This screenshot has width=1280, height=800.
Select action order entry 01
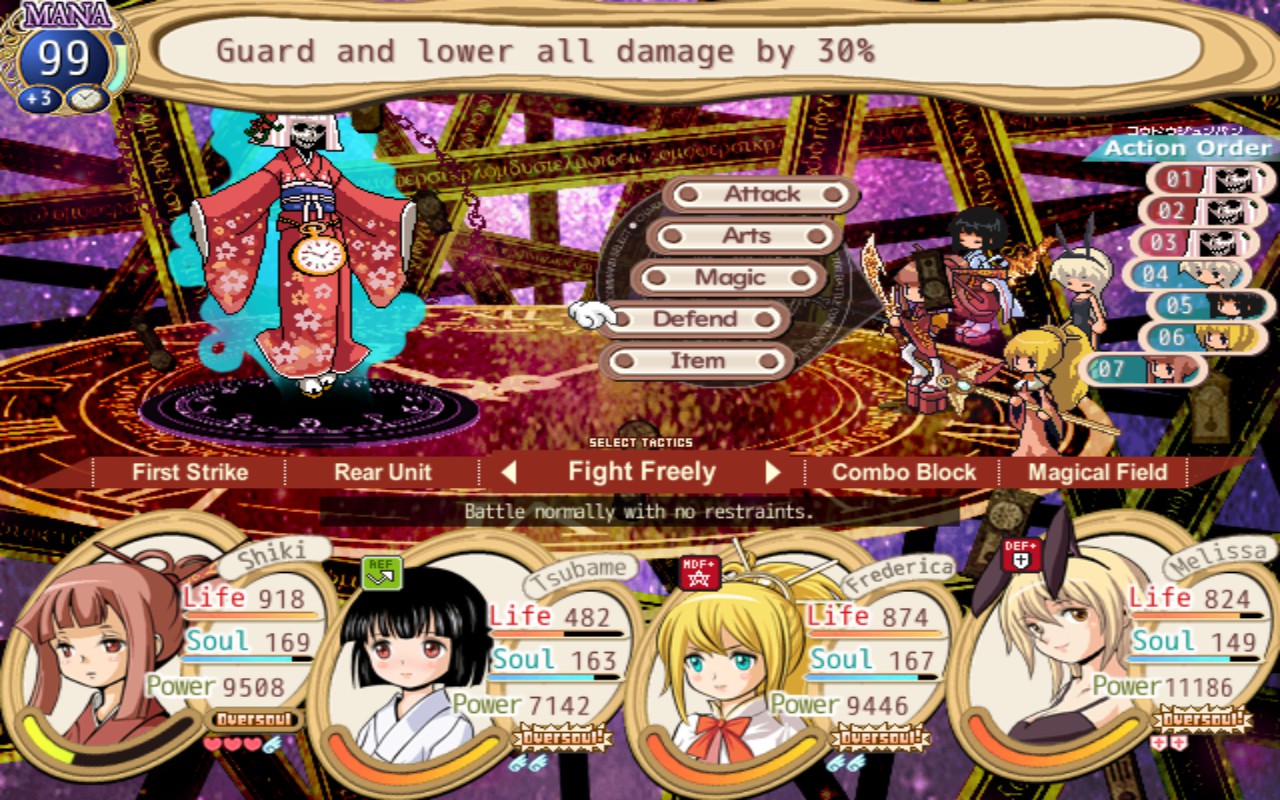(x=1211, y=180)
